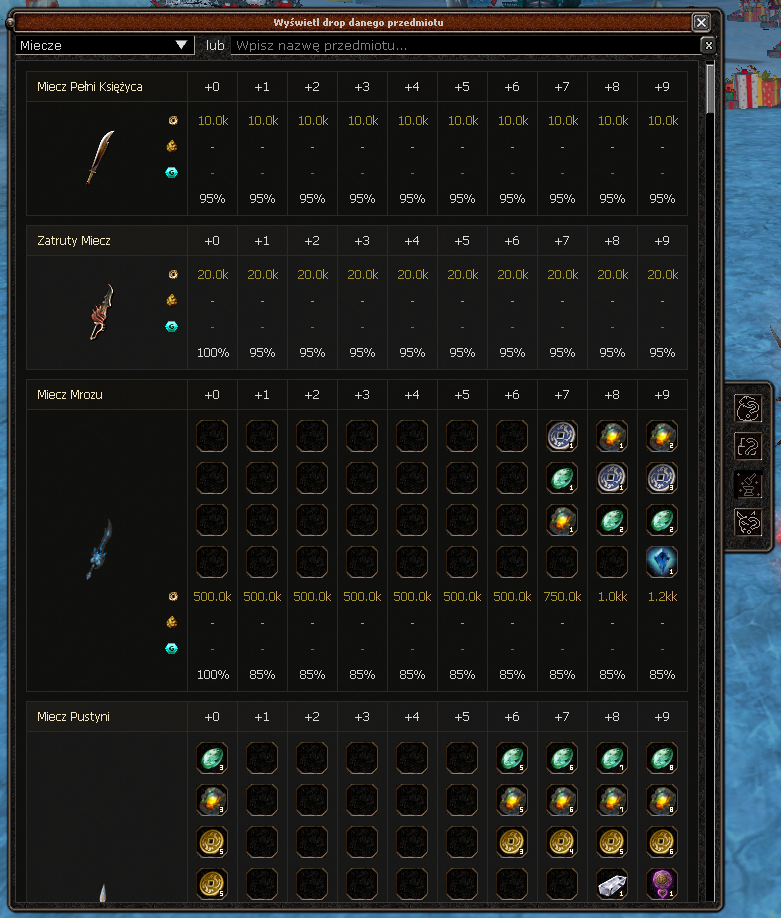Select the chest with question mark tab
781x918 pixels.
(746, 445)
